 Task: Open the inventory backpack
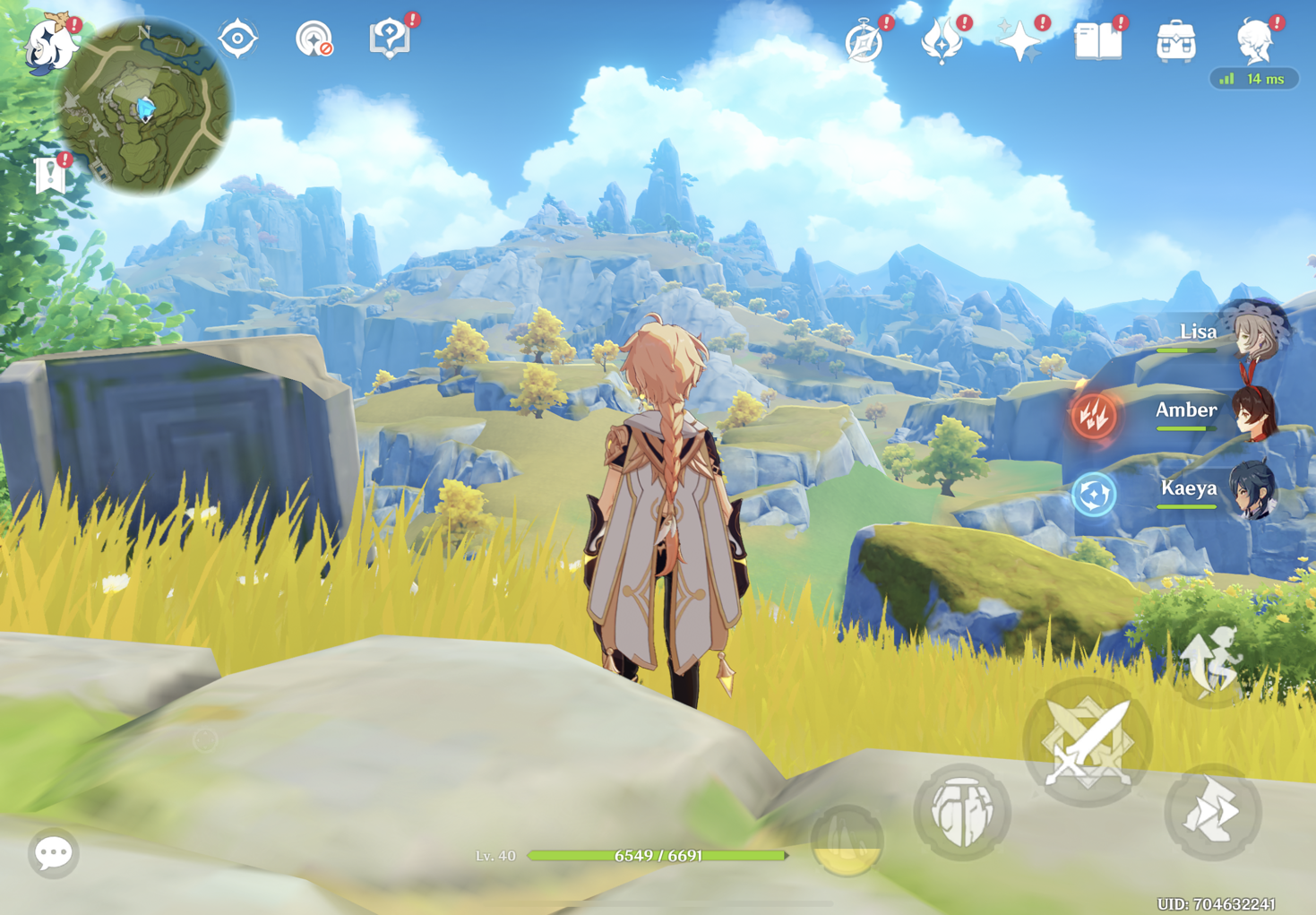(1175, 42)
